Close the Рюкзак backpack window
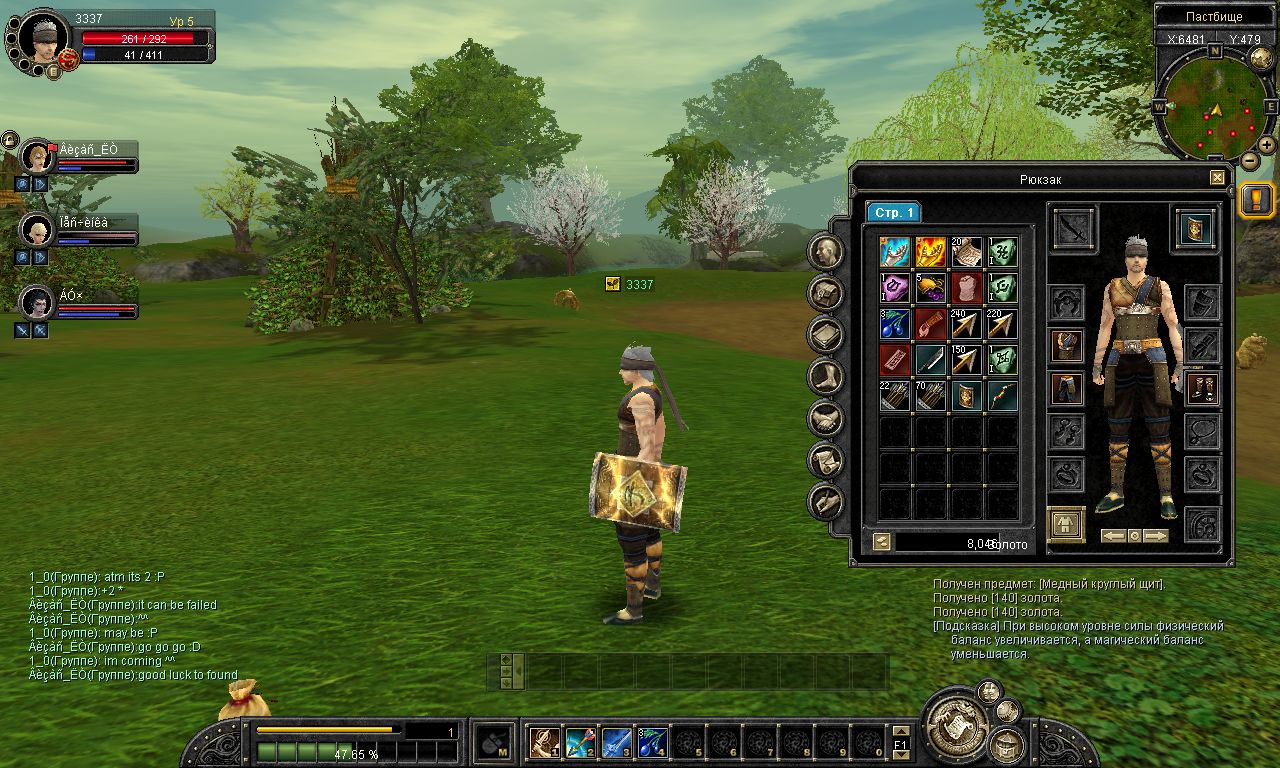Image resolution: width=1280 pixels, height=768 pixels. coord(1217,178)
